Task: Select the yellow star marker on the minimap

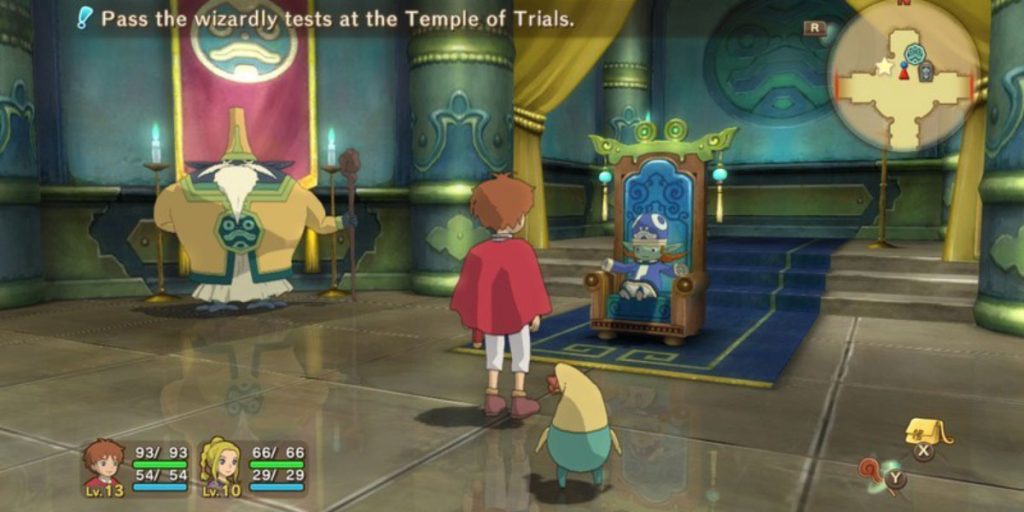Action: pos(884,67)
